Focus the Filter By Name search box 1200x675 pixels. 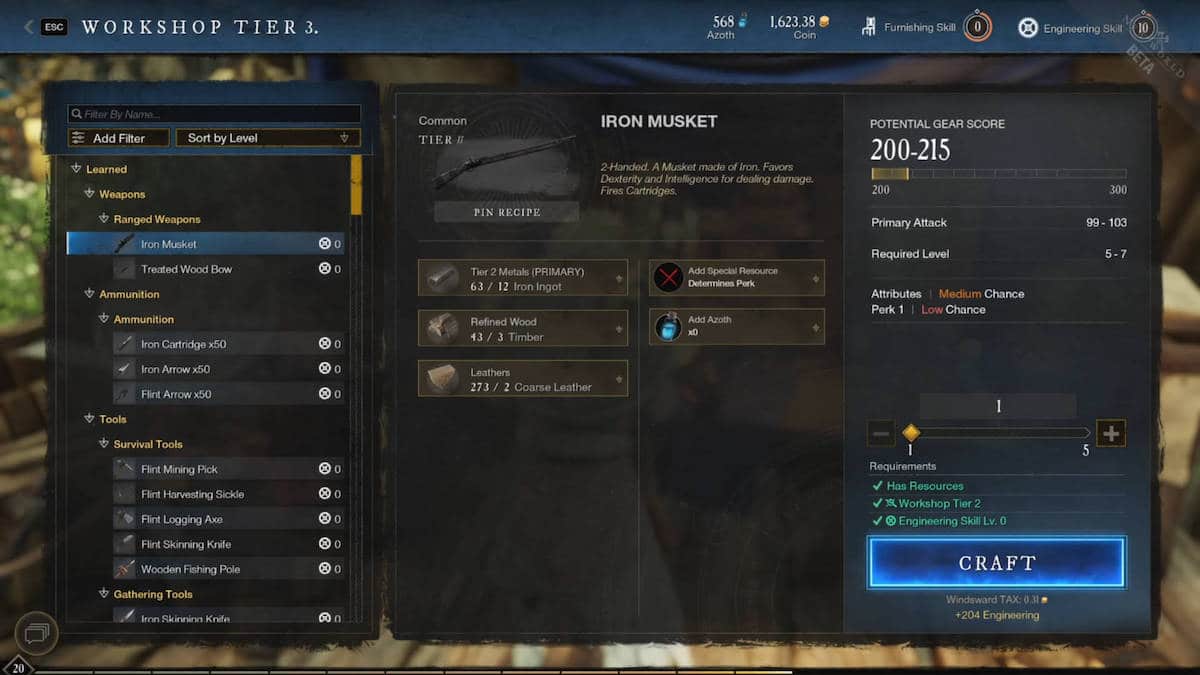214,114
